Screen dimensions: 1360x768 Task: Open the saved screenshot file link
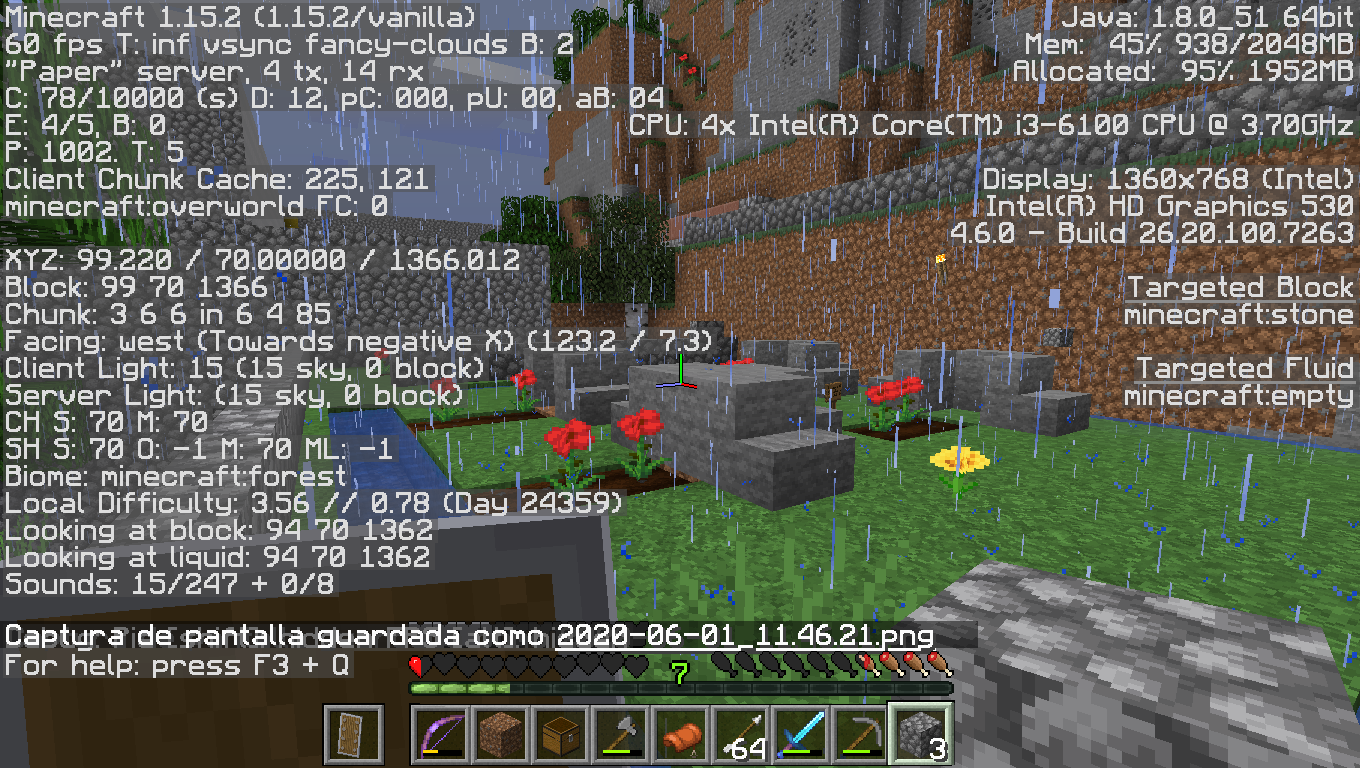coord(744,636)
